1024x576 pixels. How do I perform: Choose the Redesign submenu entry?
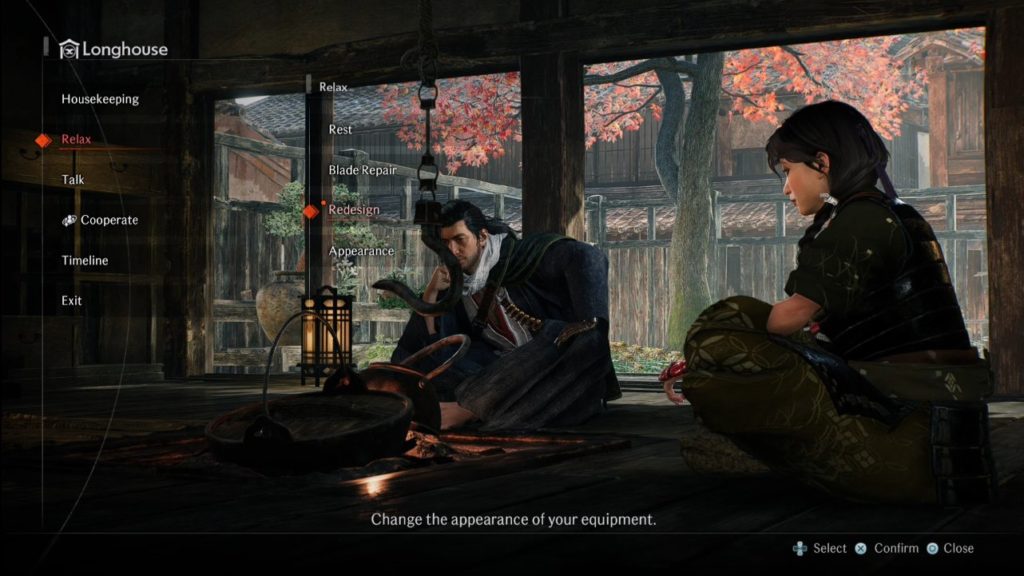(x=354, y=210)
